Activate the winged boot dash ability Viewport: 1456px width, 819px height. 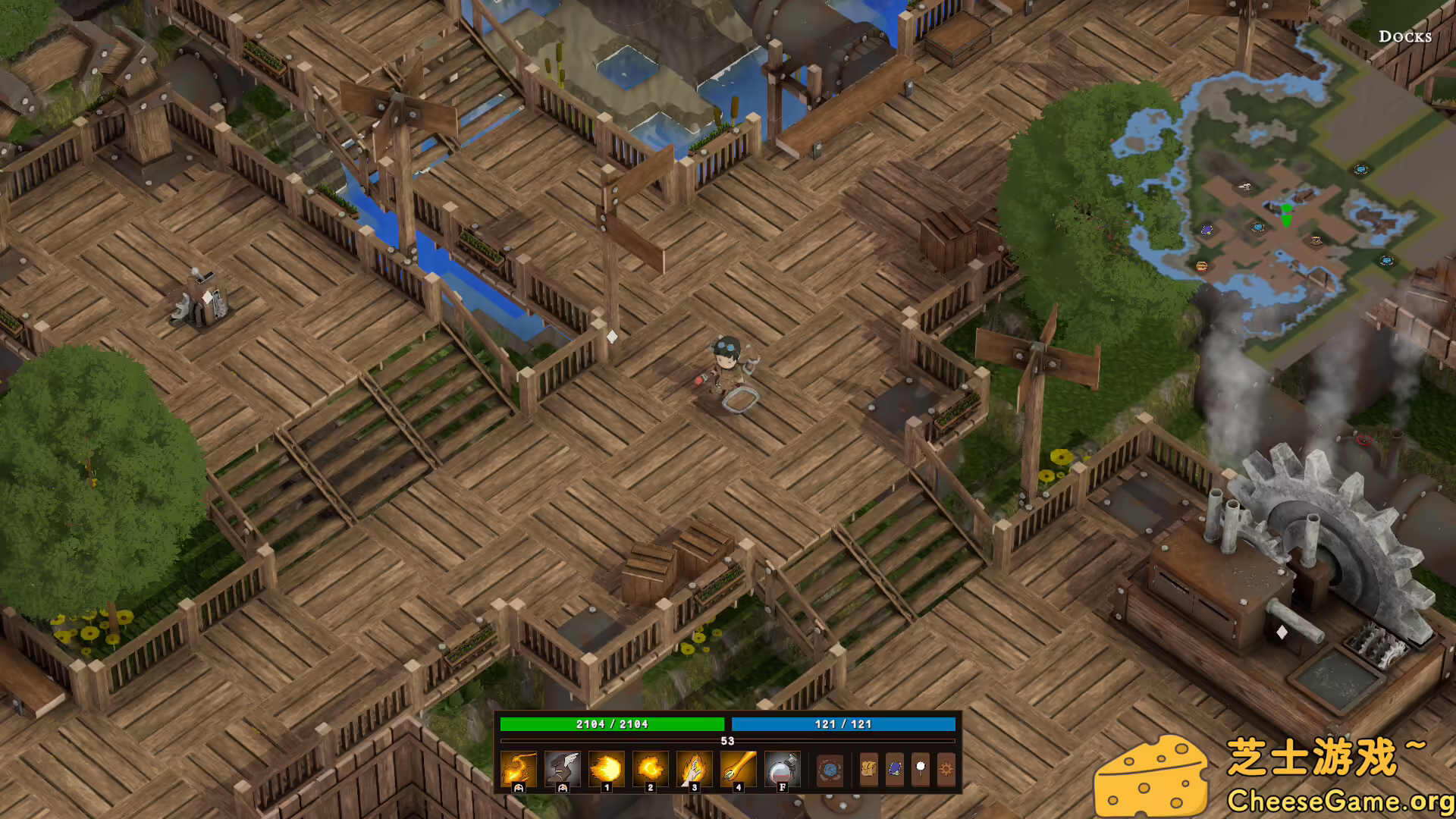coord(563,769)
